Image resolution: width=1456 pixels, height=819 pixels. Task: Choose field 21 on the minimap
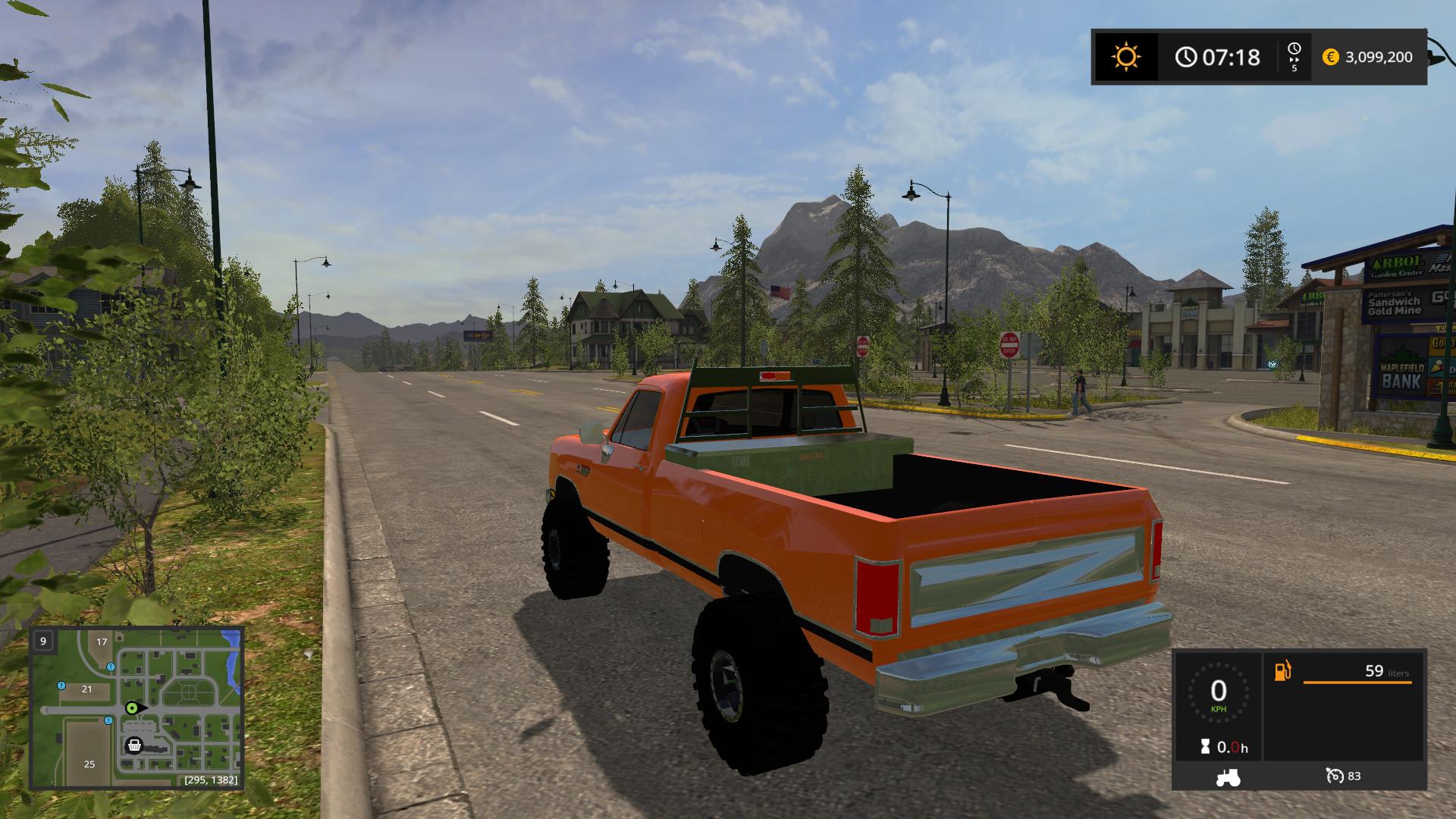86,689
